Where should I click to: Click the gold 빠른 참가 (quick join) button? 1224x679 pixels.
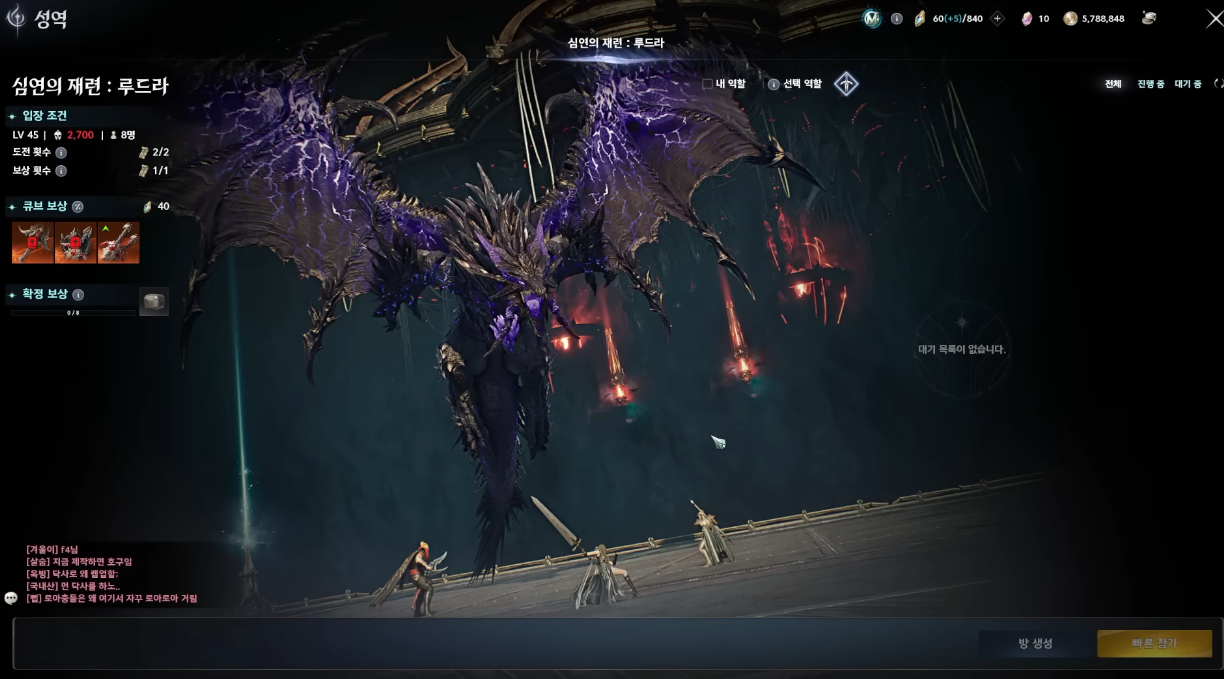point(1154,643)
